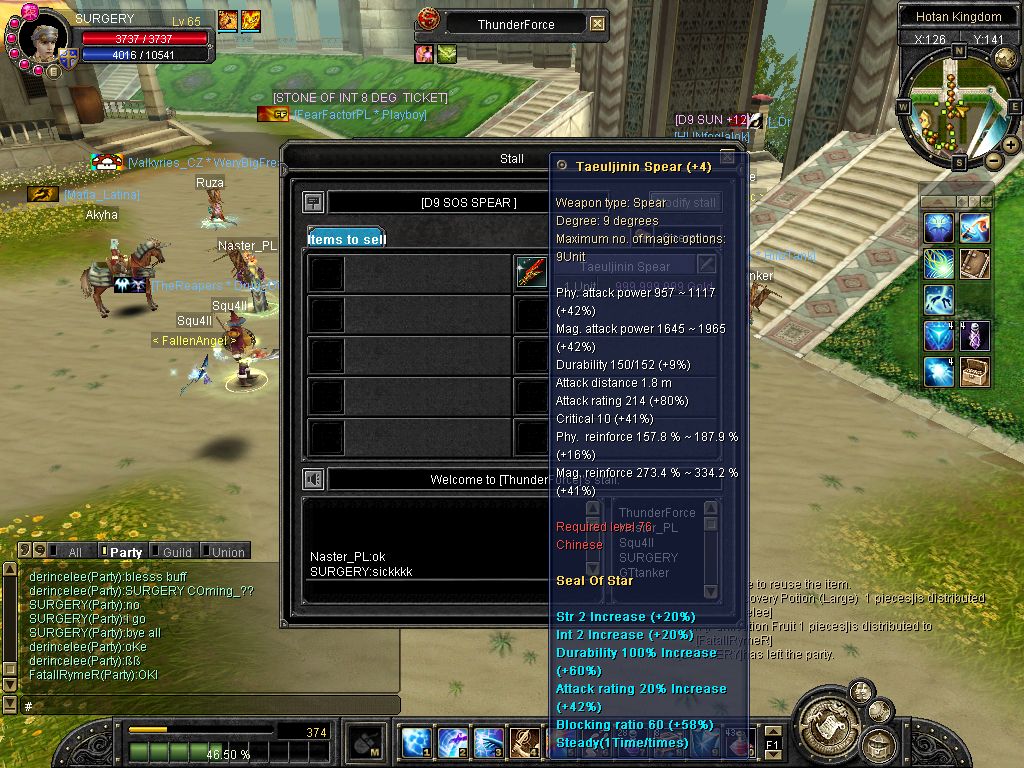Image resolution: width=1024 pixels, height=768 pixels.
Task: Toggle the stall message speaker icon
Action: click(x=313, y=479)
